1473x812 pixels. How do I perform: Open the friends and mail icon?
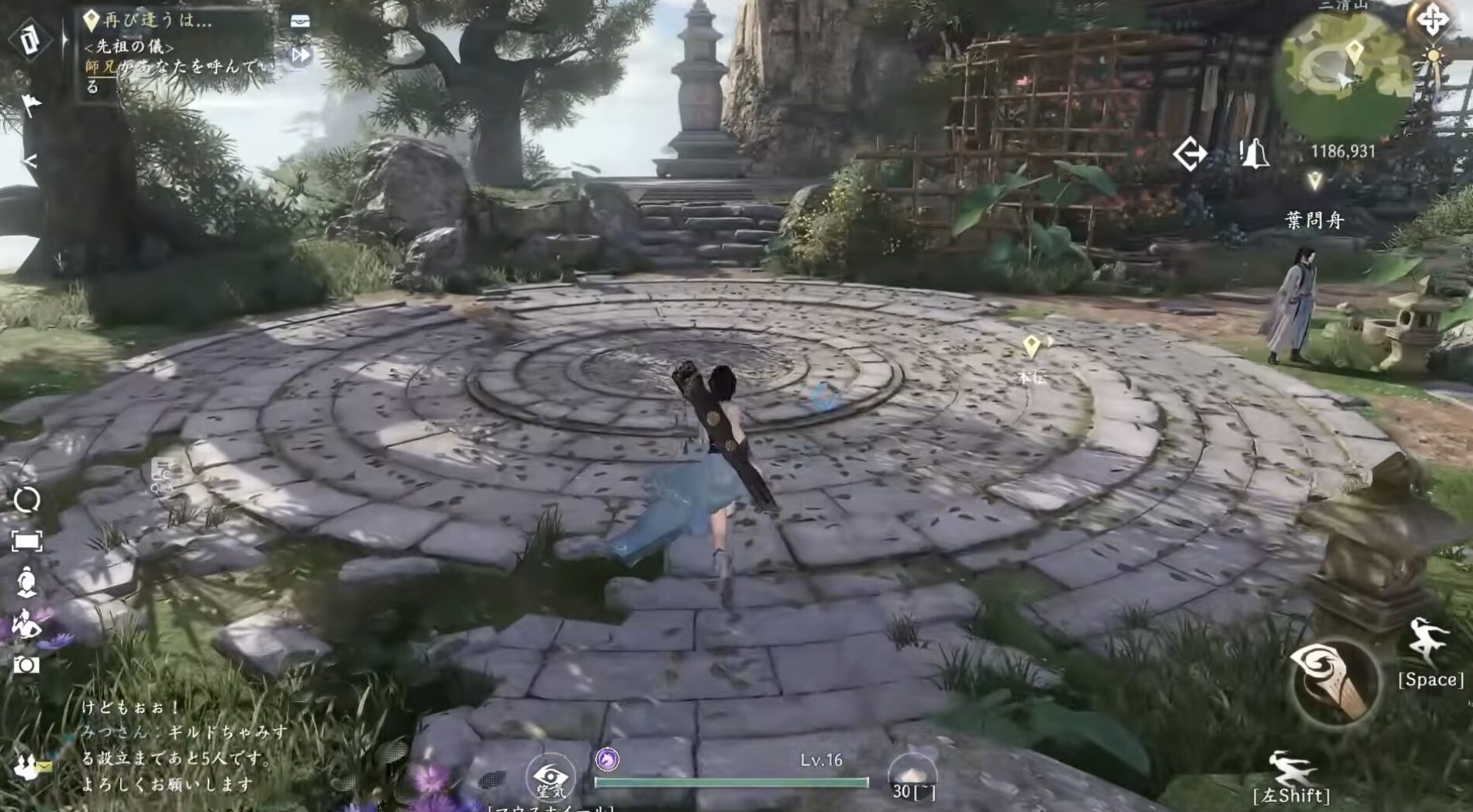(31, 767)
